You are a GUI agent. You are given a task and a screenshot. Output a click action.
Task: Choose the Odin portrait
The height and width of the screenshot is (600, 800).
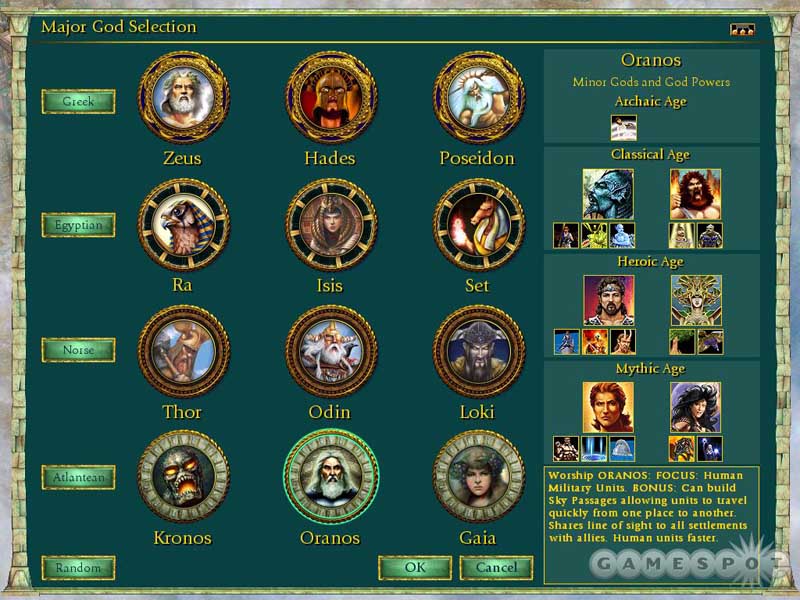[331, 351]
